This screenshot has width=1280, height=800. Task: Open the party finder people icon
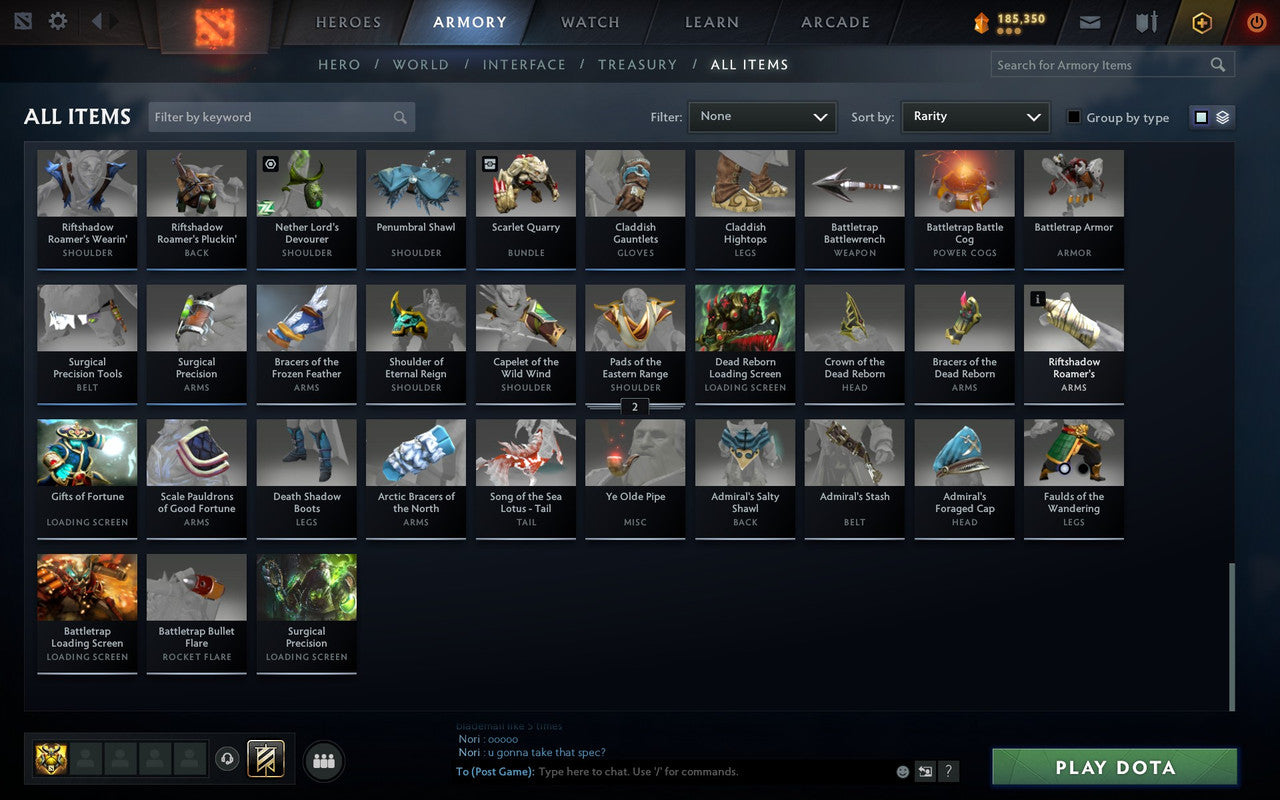click(x=323, y=760)
